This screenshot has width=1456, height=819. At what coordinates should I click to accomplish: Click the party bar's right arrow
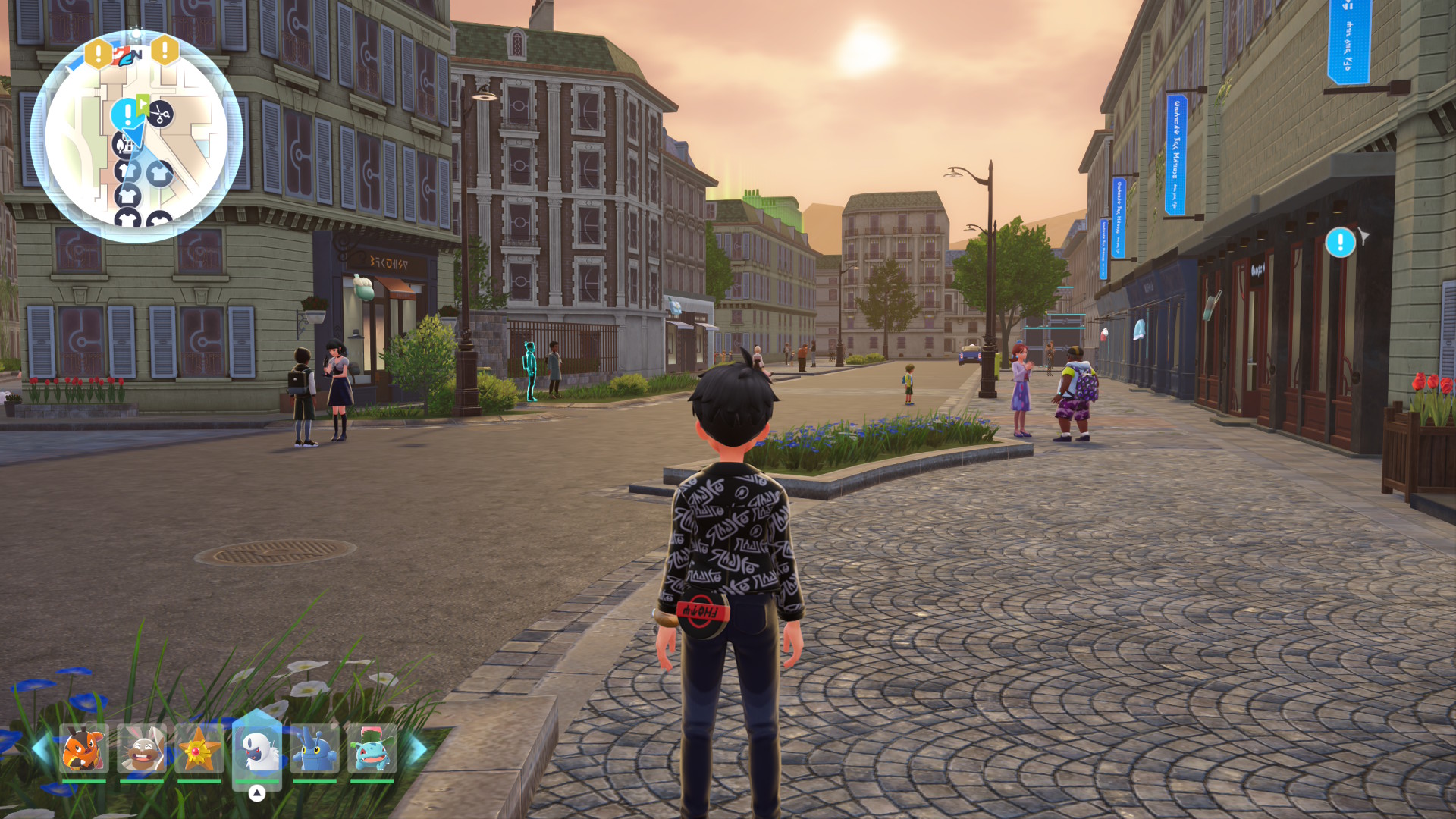pos(418,749)
